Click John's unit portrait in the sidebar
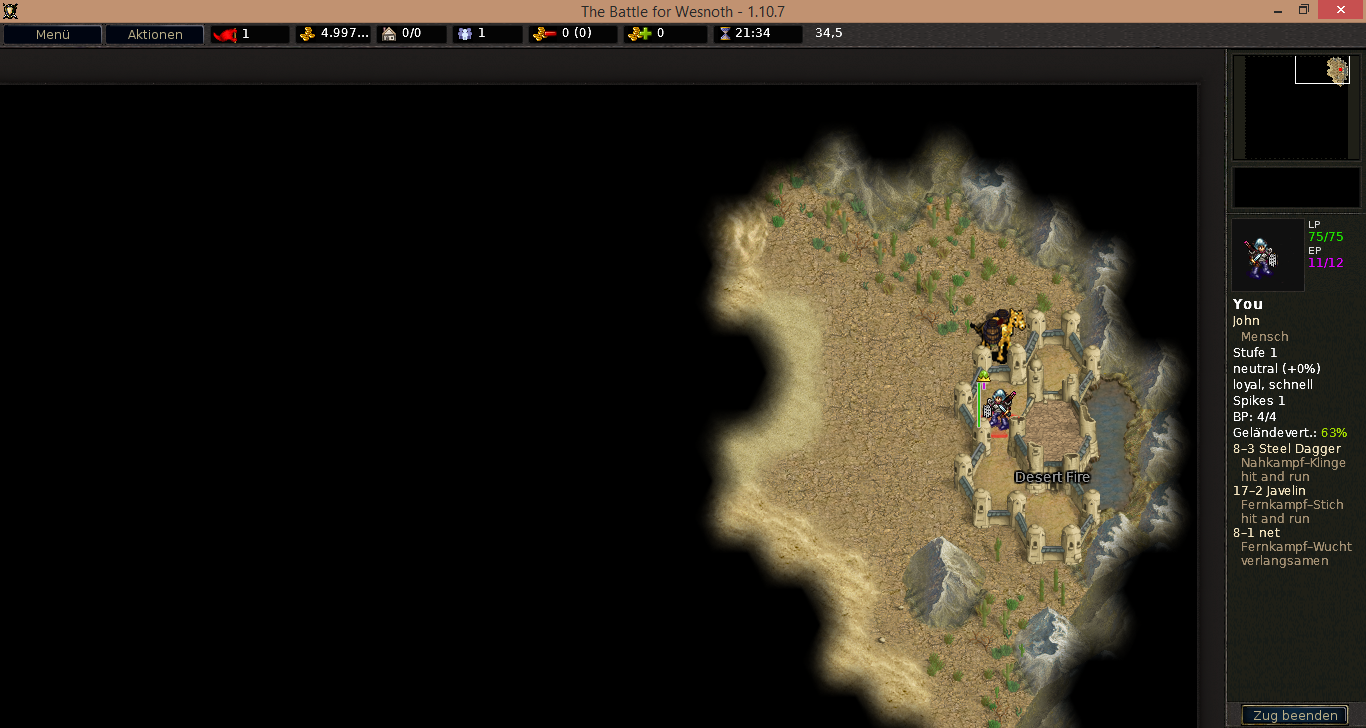1366x728 pixels. pyautogui.click(x=1267, y=255)
